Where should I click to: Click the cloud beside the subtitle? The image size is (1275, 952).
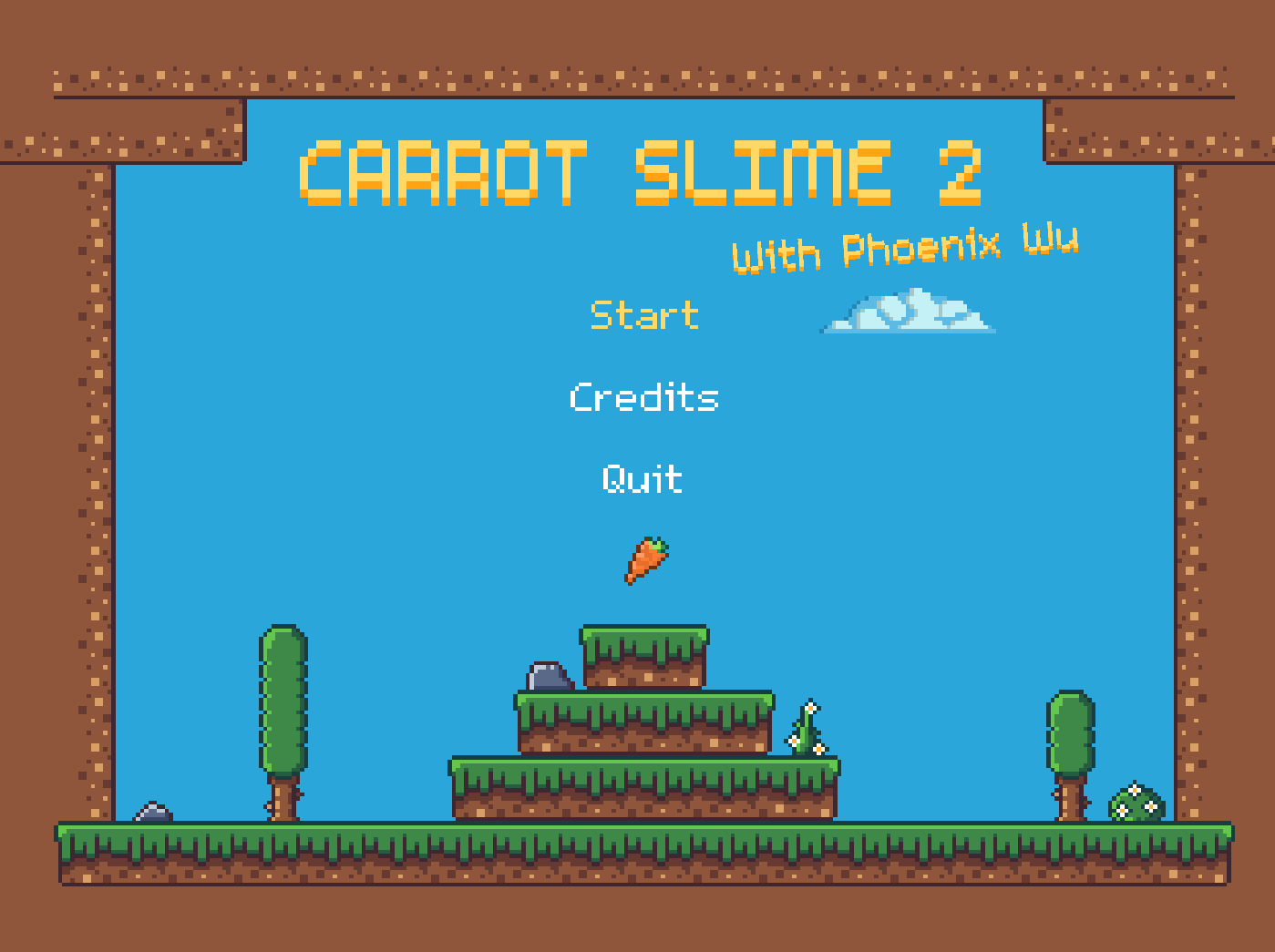(x=908, y=310)
